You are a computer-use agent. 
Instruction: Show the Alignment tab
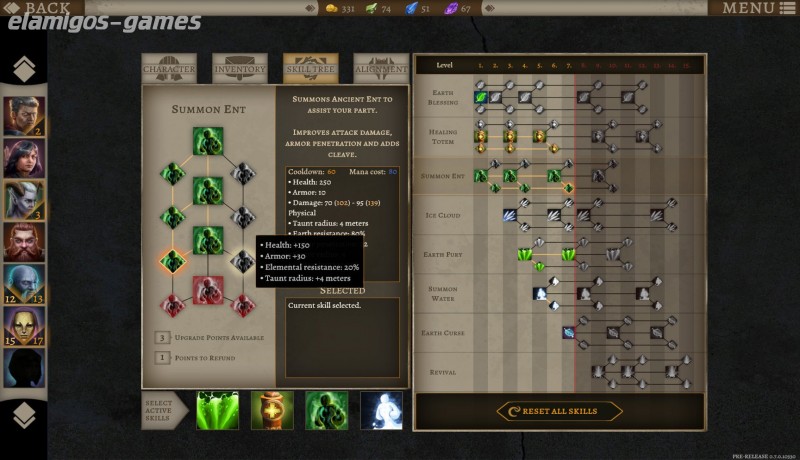point(381,69)
